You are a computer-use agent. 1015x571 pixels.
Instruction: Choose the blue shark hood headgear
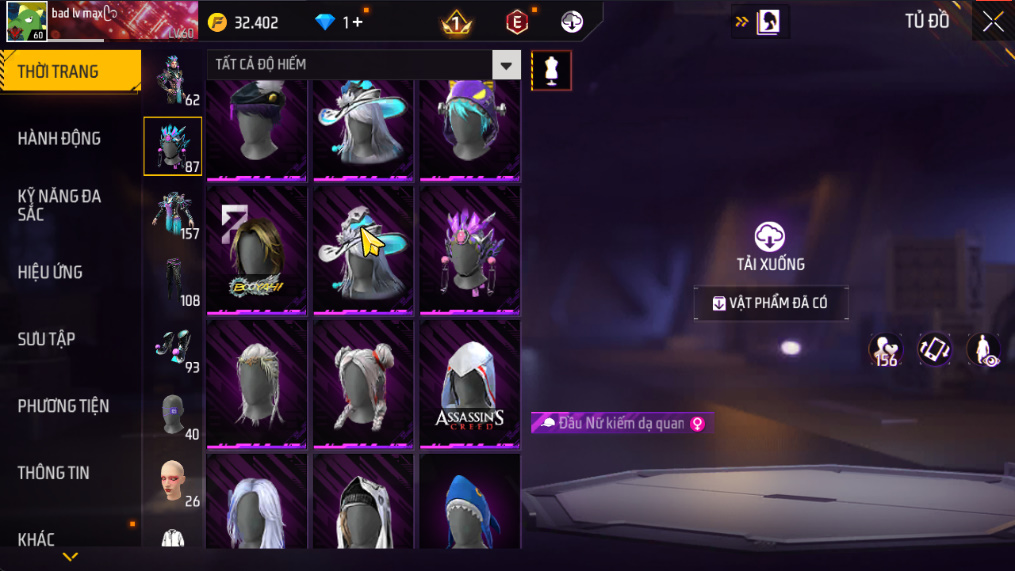coord(469,503)
